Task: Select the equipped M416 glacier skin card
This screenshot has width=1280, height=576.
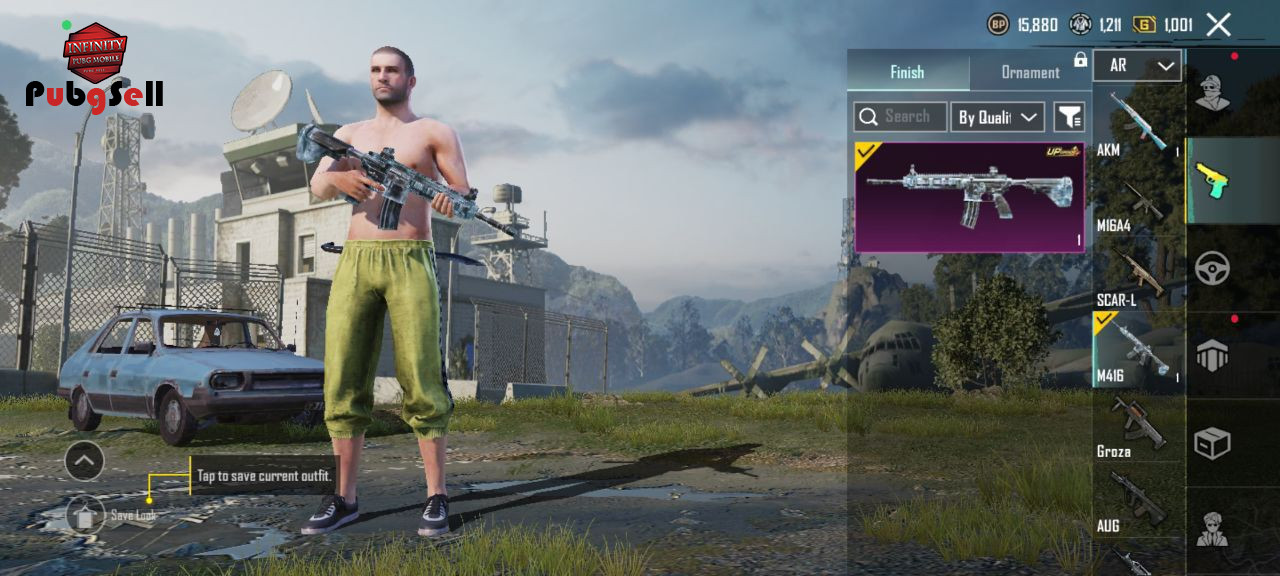Action: [x=969, y=196]
